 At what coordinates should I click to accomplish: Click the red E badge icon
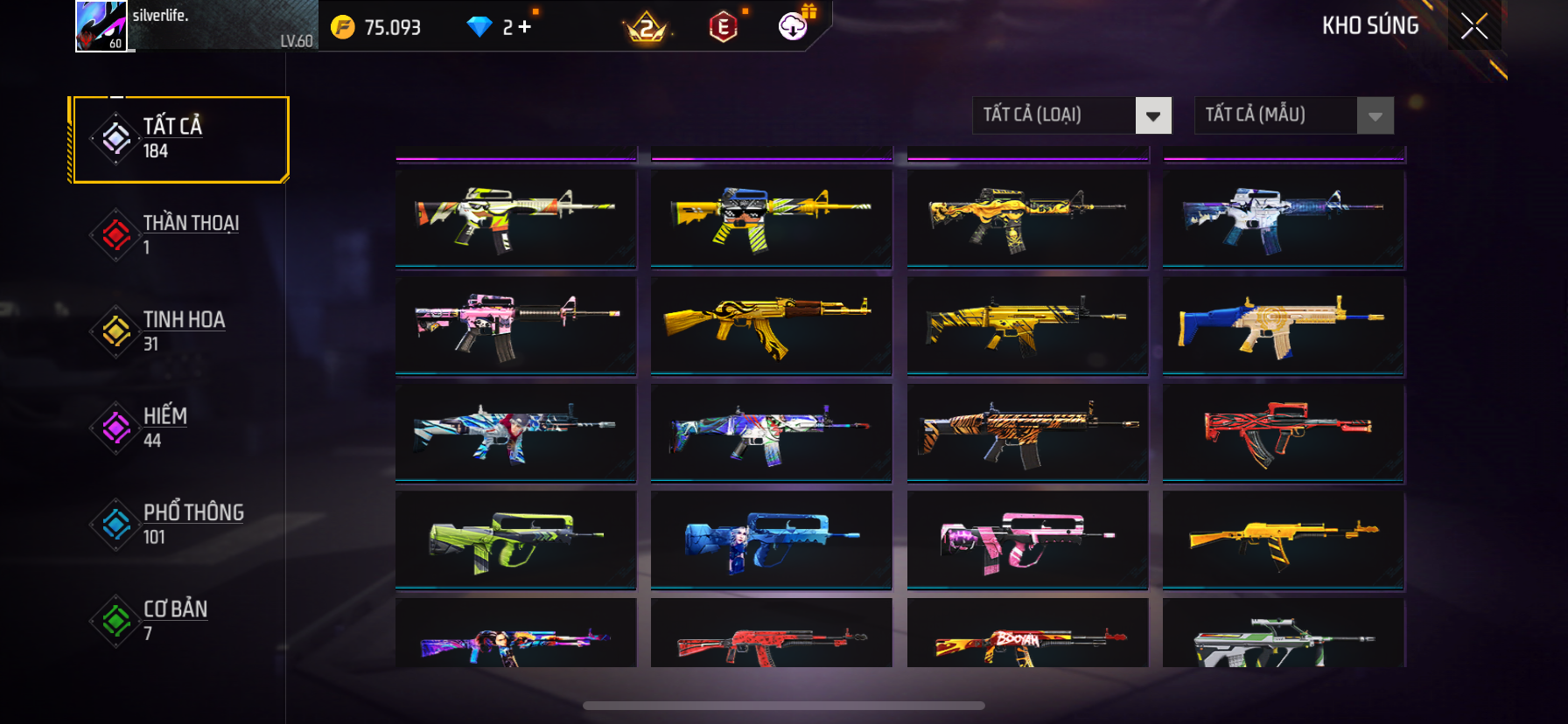[x=724, y=27]
